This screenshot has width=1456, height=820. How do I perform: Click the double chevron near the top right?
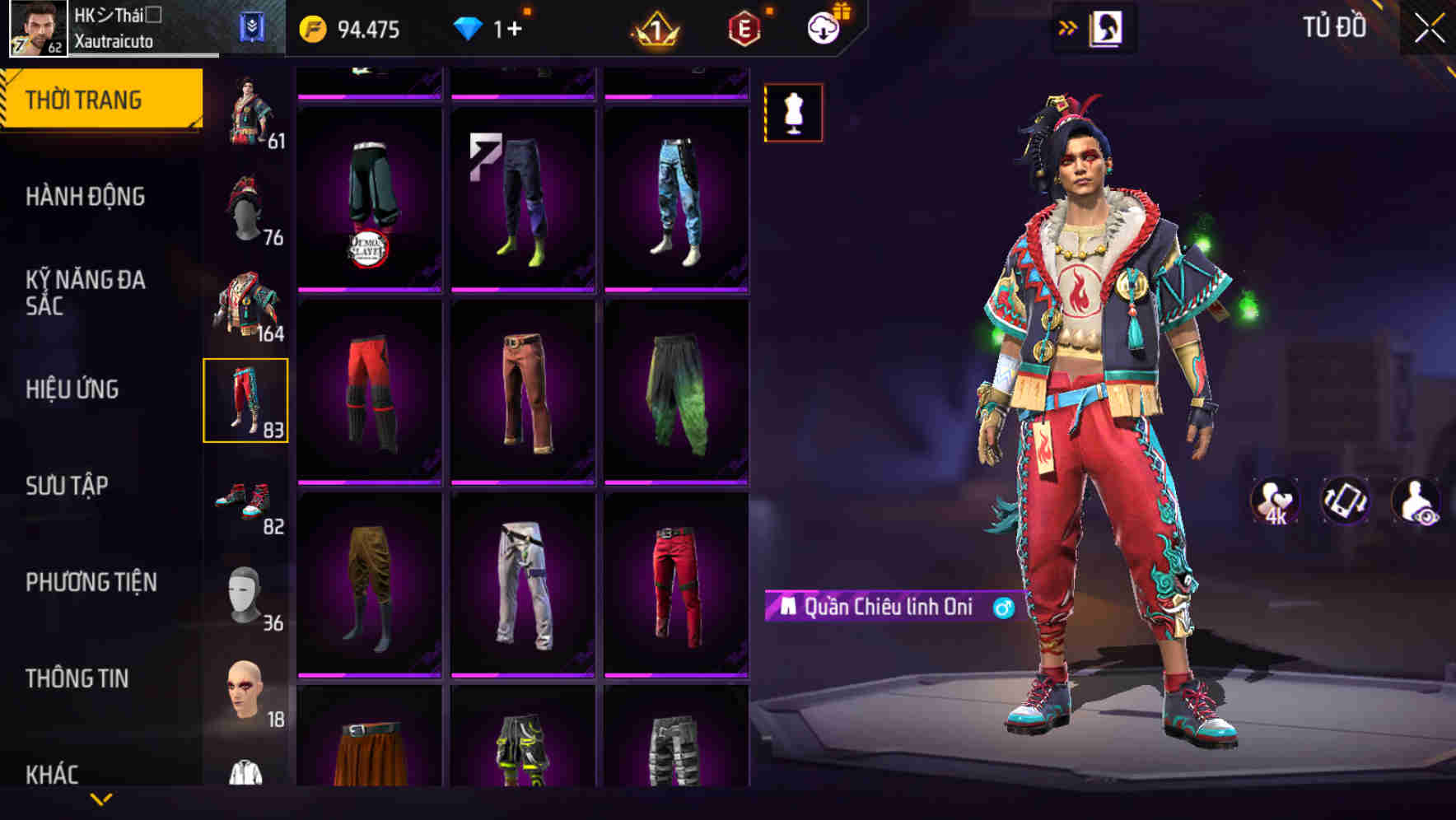pos(1066,27)
